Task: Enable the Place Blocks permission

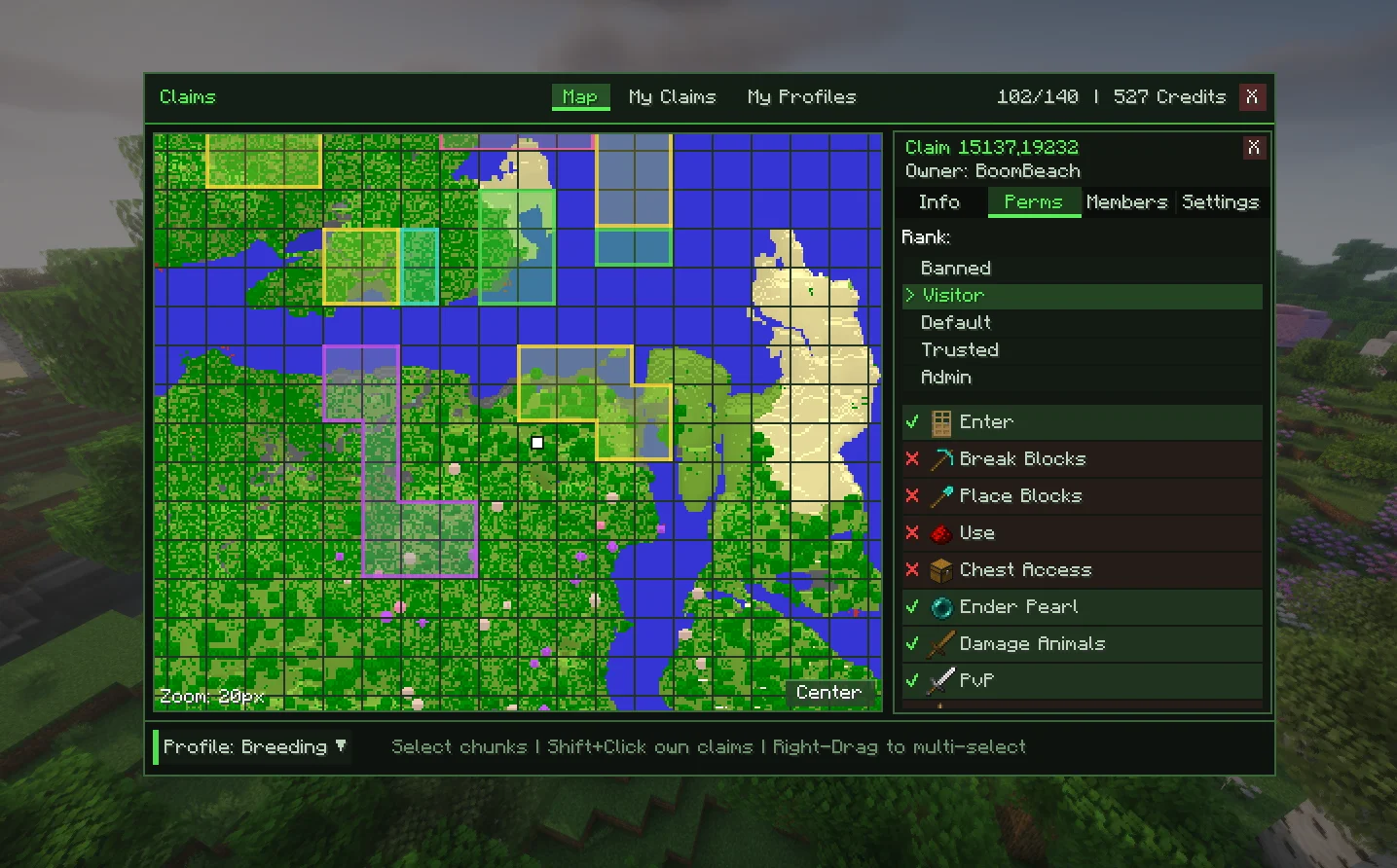Action: click(1082, 495)
